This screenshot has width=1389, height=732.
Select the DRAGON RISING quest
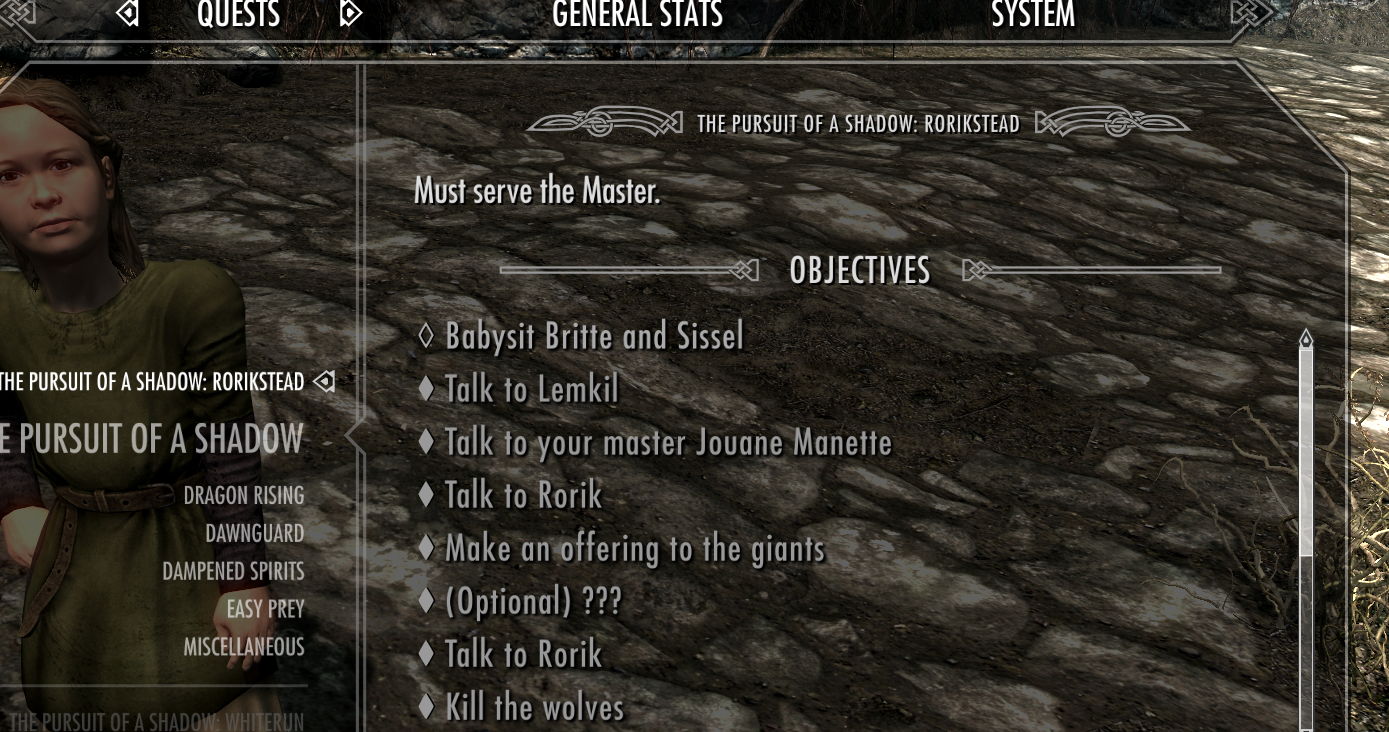tap(243, 494)
